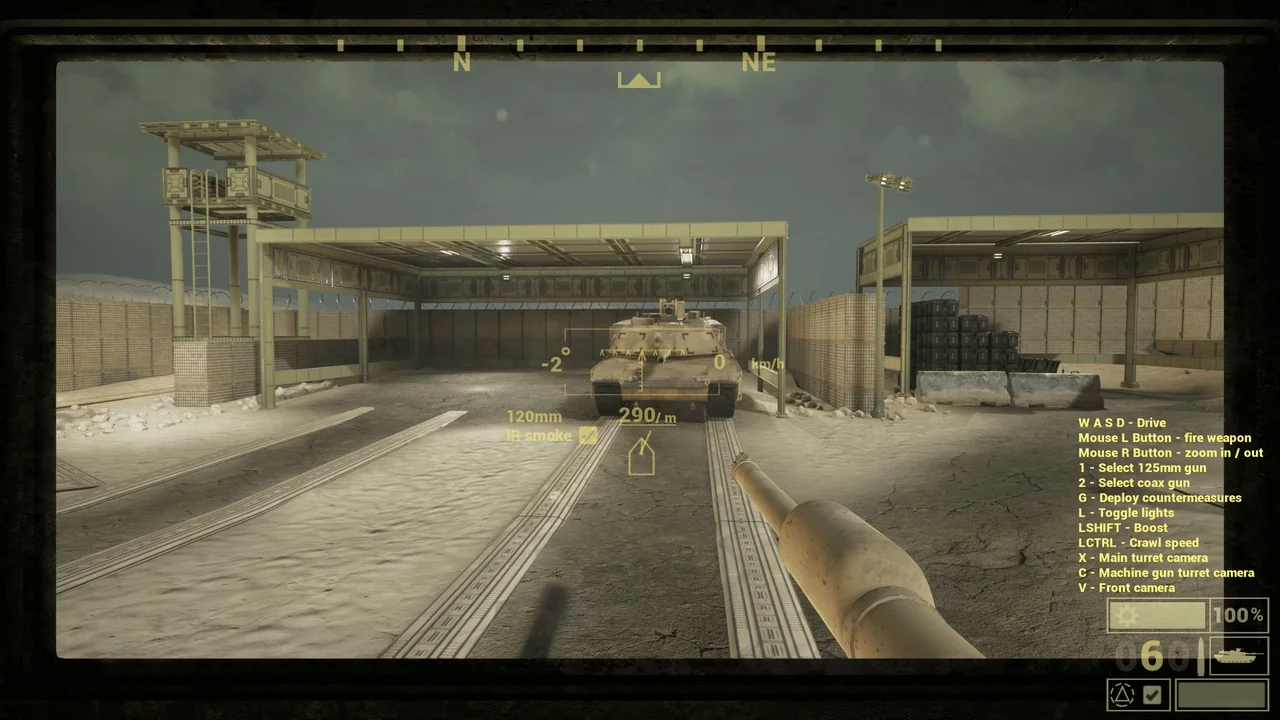The height and width of the screenshot is (720, 1280).
Task: Select the 'V - Front camera' entry
Action: pos(1125,587)
